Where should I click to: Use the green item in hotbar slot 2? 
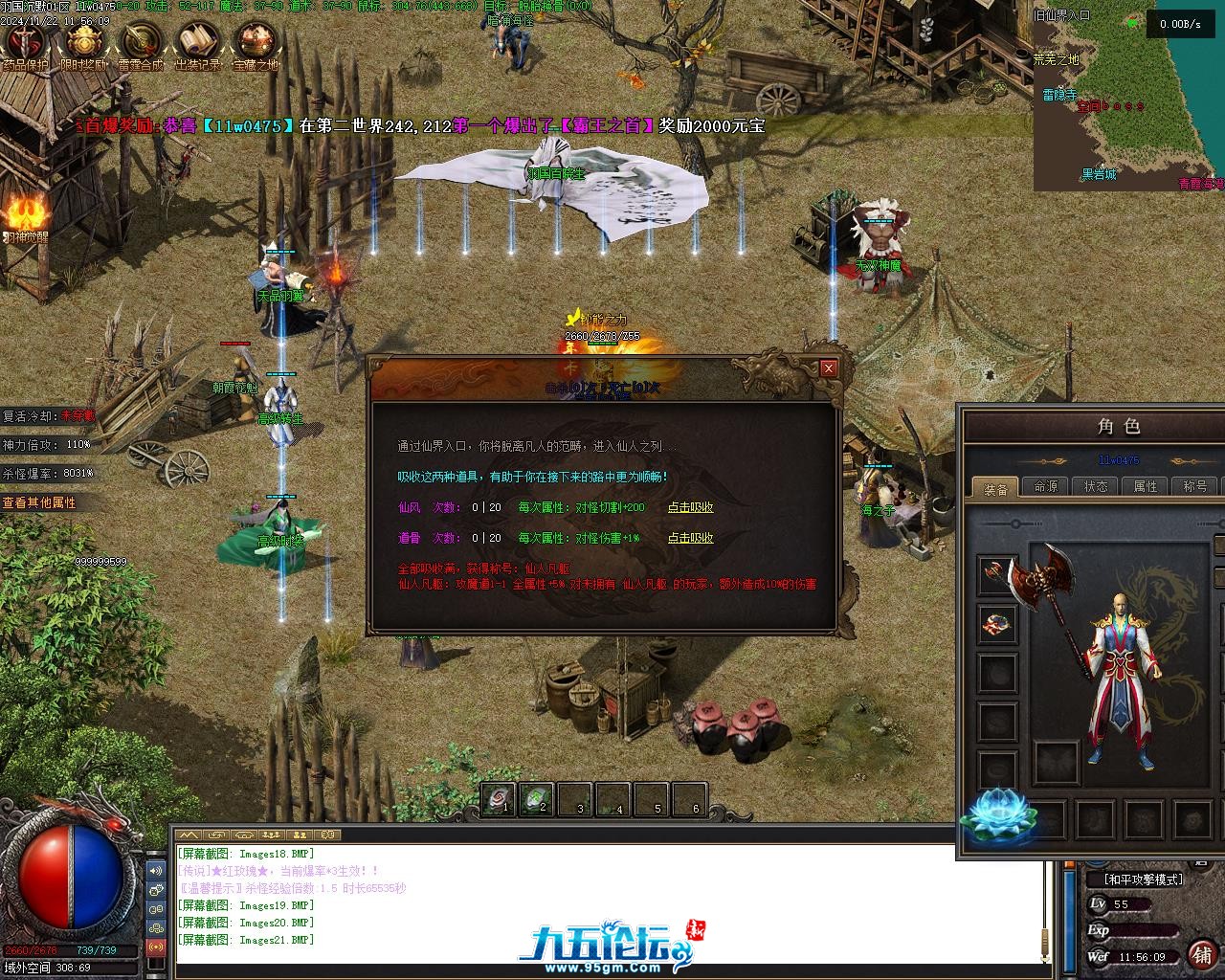click(x=537, y=799)
